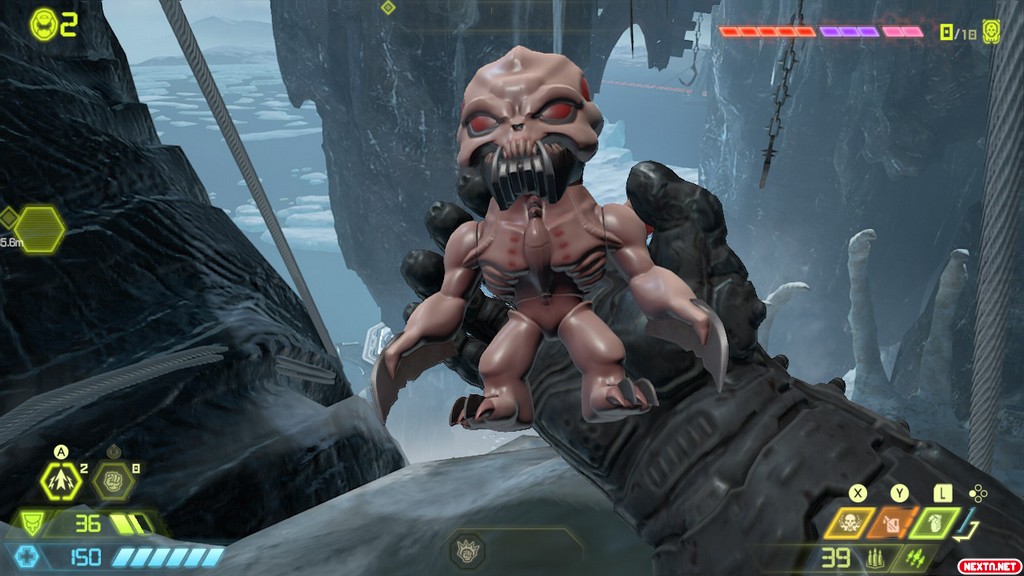The width and height of the screenshot is (1024, 576).
Task: Trigger the dash arrow ability icon
Action: [x=62, y=483]
